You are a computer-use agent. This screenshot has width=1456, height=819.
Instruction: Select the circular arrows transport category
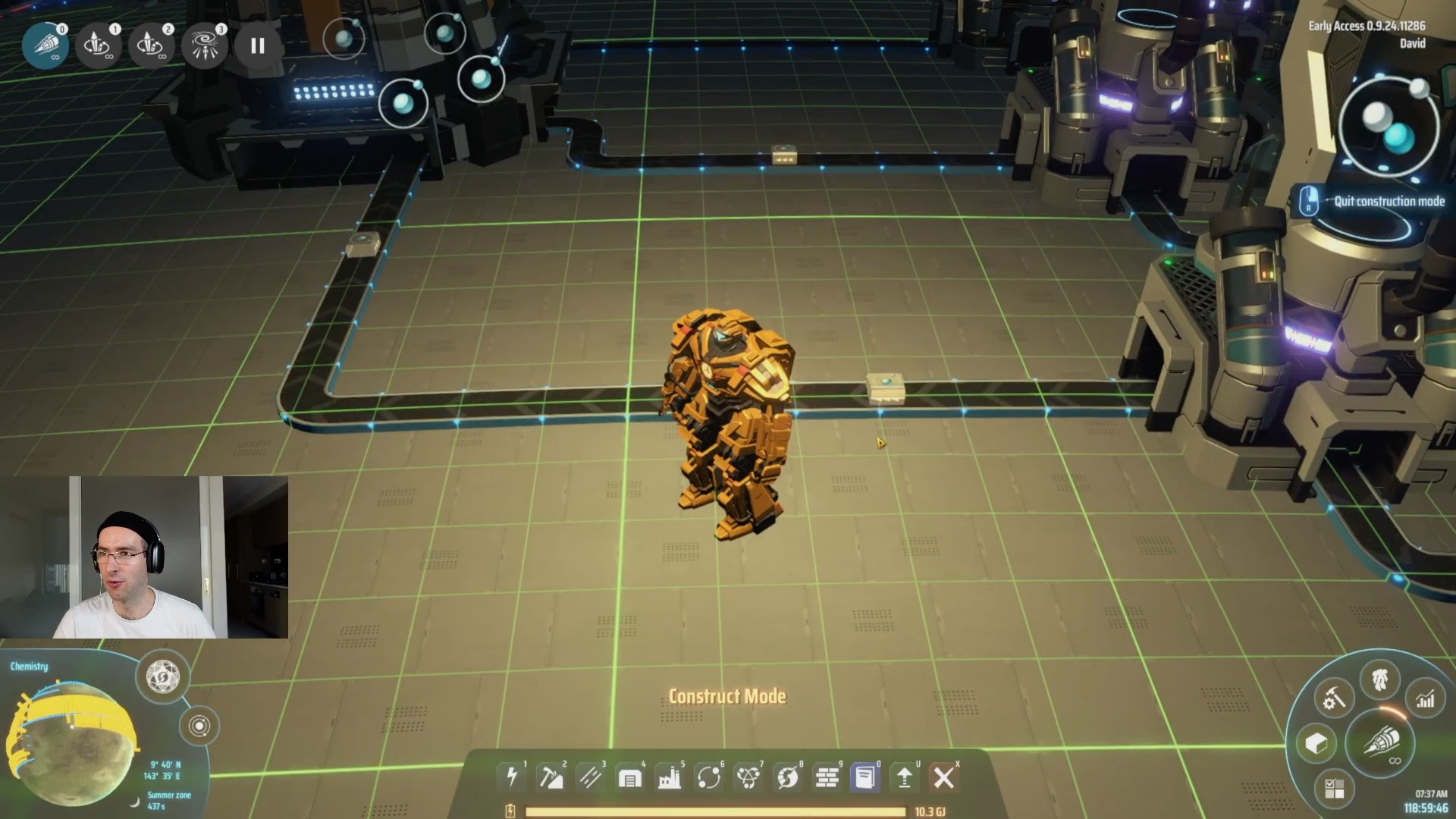coord(708,777)
